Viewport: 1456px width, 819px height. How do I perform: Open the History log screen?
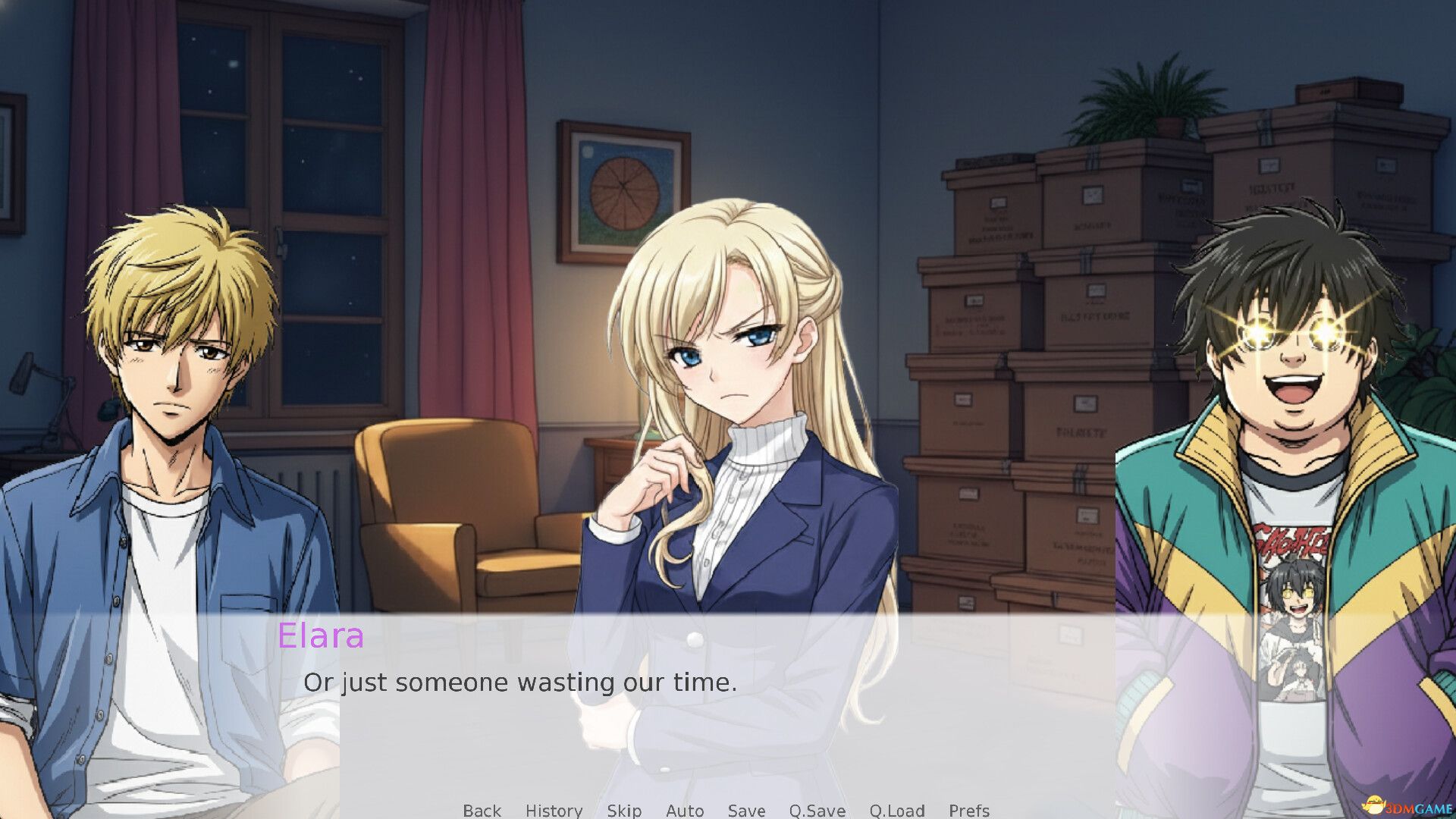pyautogui.click(x=554, y=811)
